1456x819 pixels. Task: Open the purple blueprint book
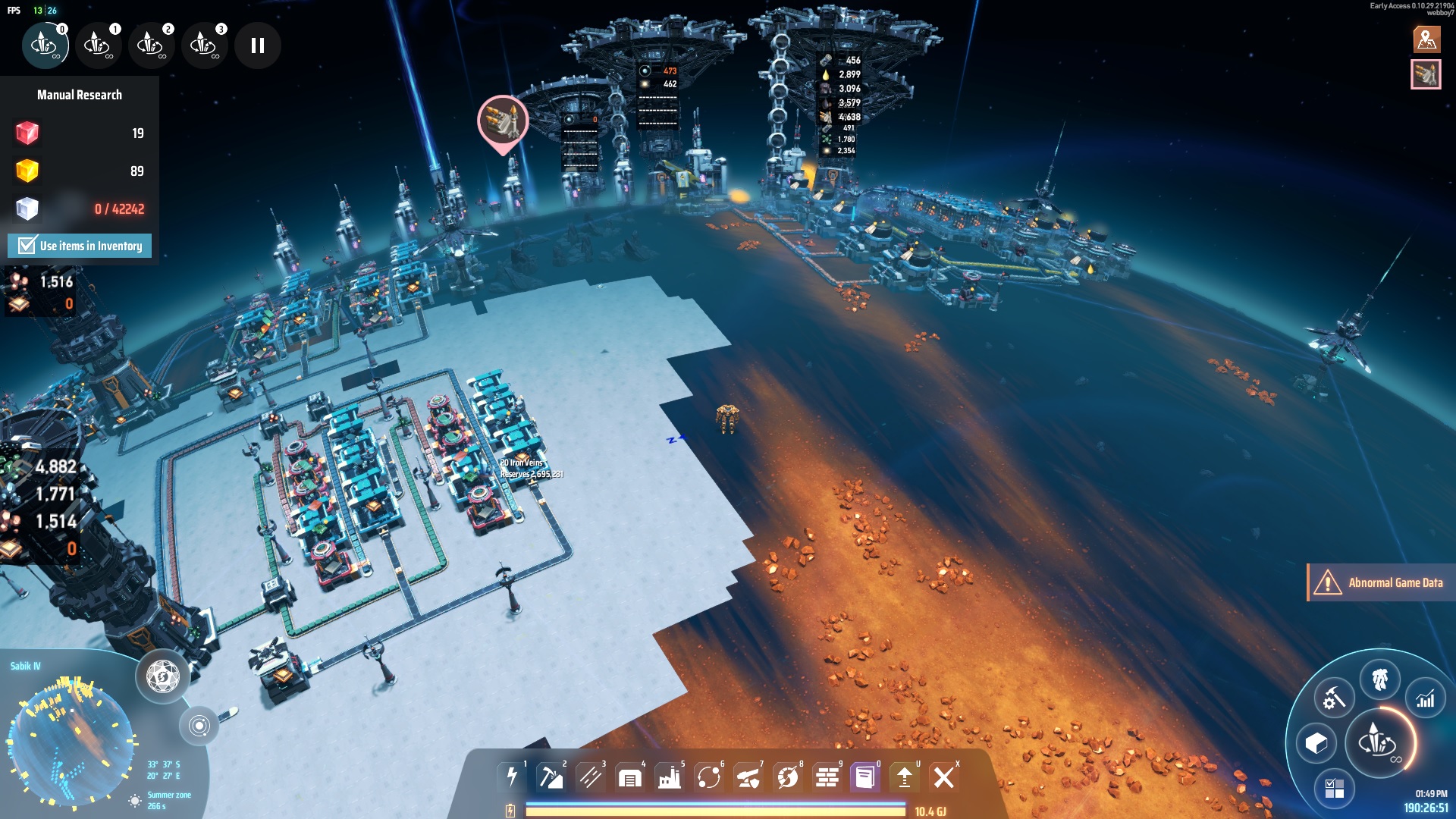click(864, 777)
